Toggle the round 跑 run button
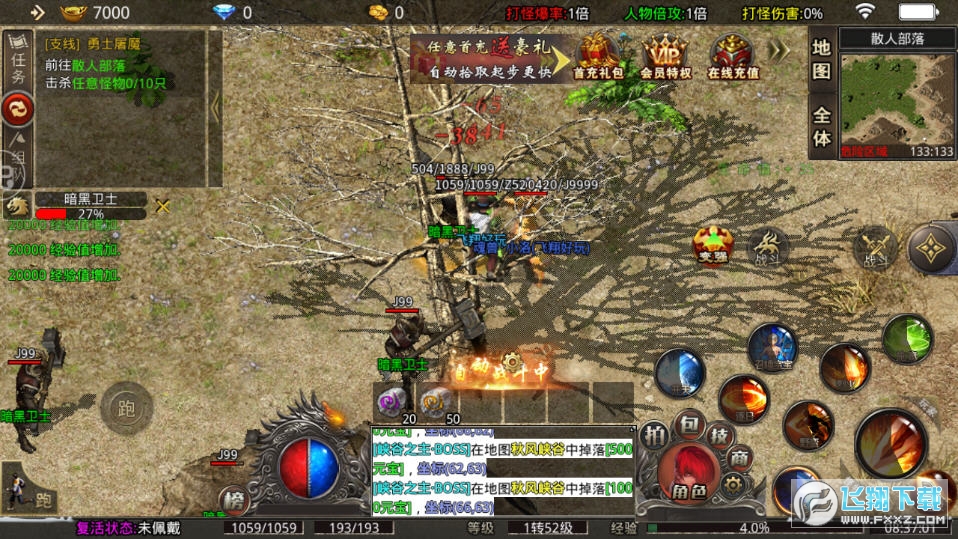The height and width of the screenshot is (539, 958). point(126,407)
